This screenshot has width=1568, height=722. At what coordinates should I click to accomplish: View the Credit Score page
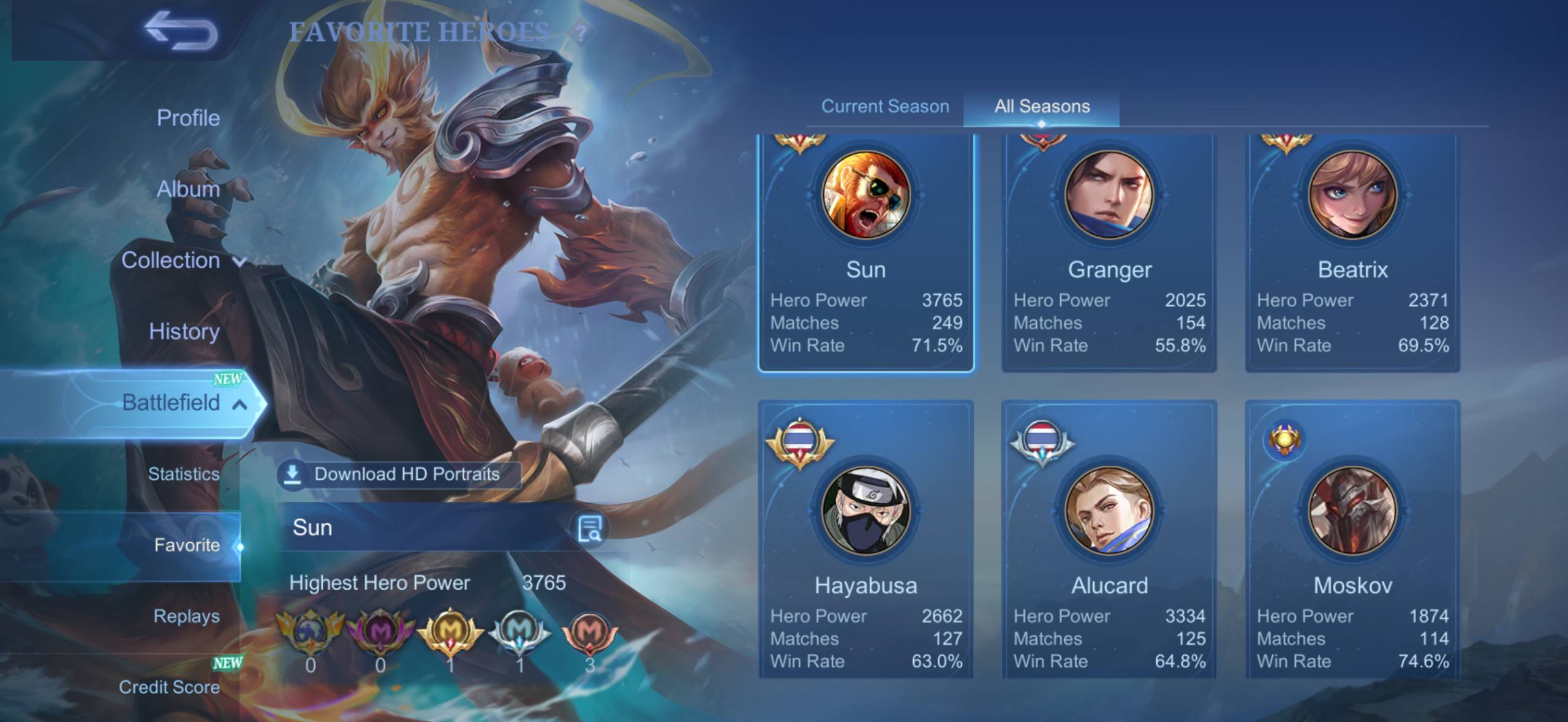[x=169, y=687]
